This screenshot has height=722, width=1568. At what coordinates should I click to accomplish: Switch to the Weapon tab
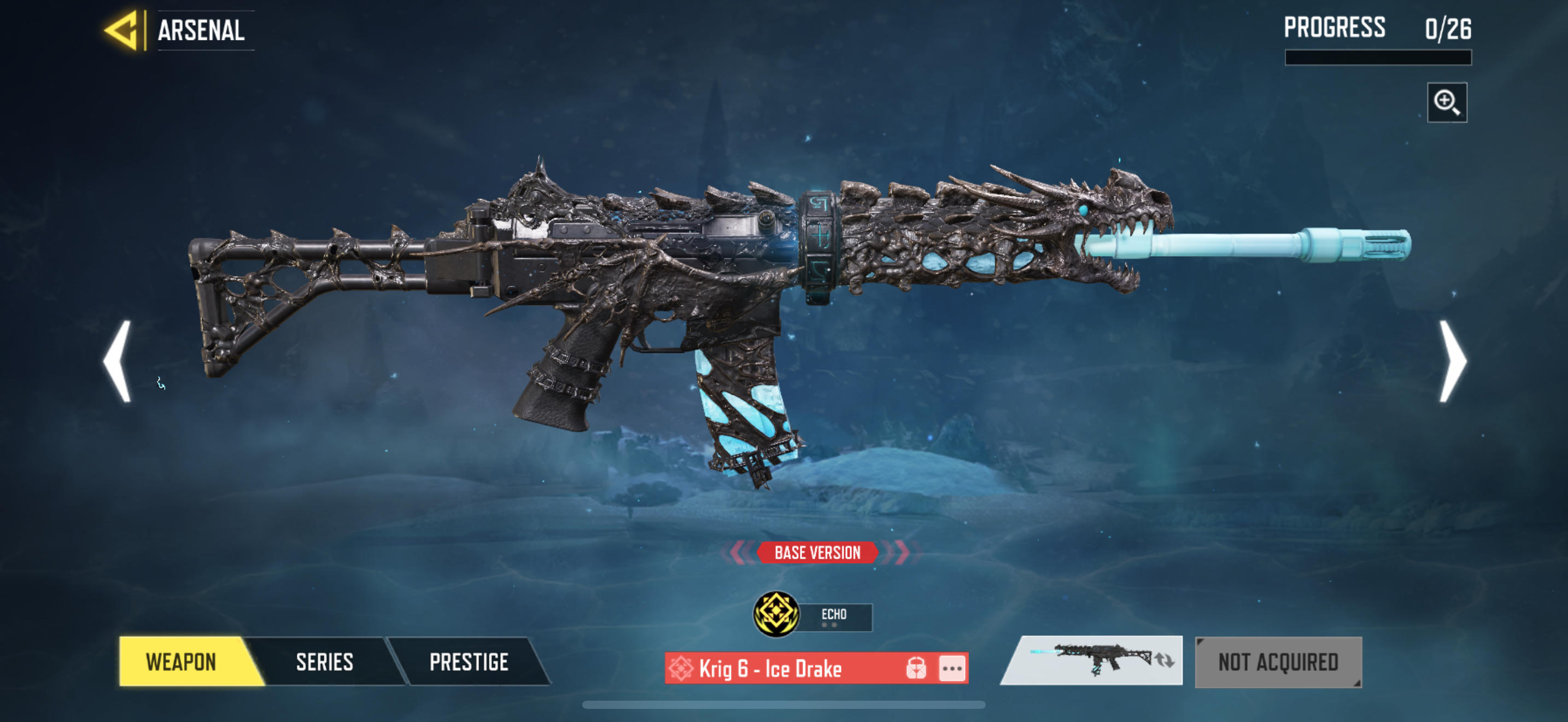(x=182, y=662)
